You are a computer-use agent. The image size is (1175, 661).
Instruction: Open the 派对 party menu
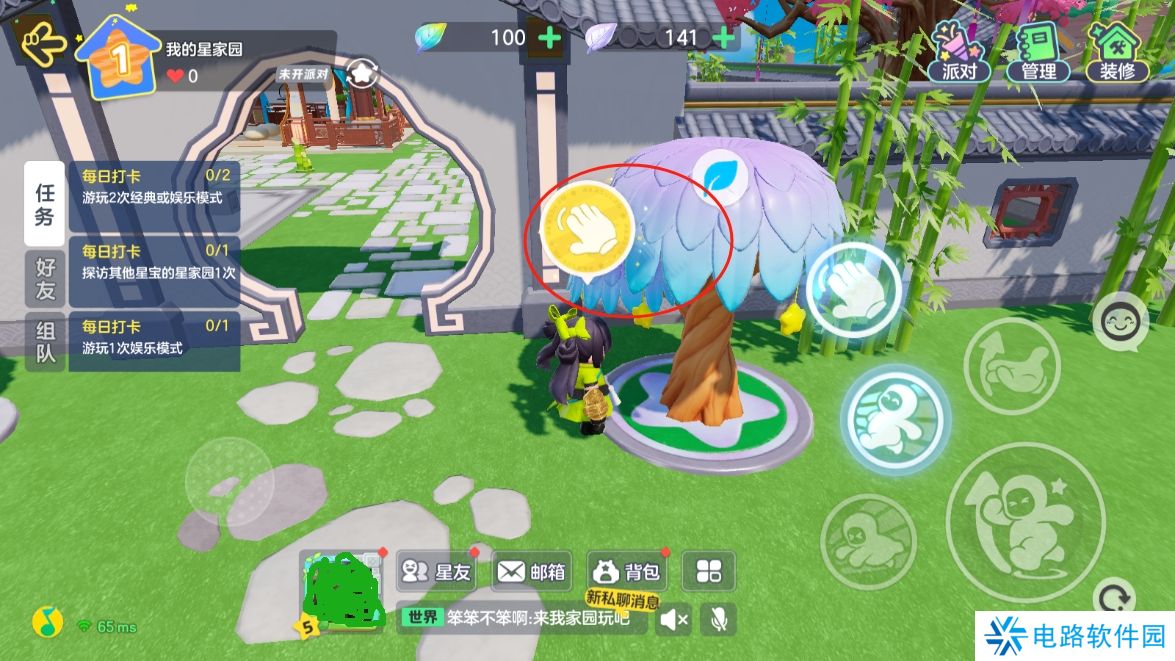click(959, 52)
